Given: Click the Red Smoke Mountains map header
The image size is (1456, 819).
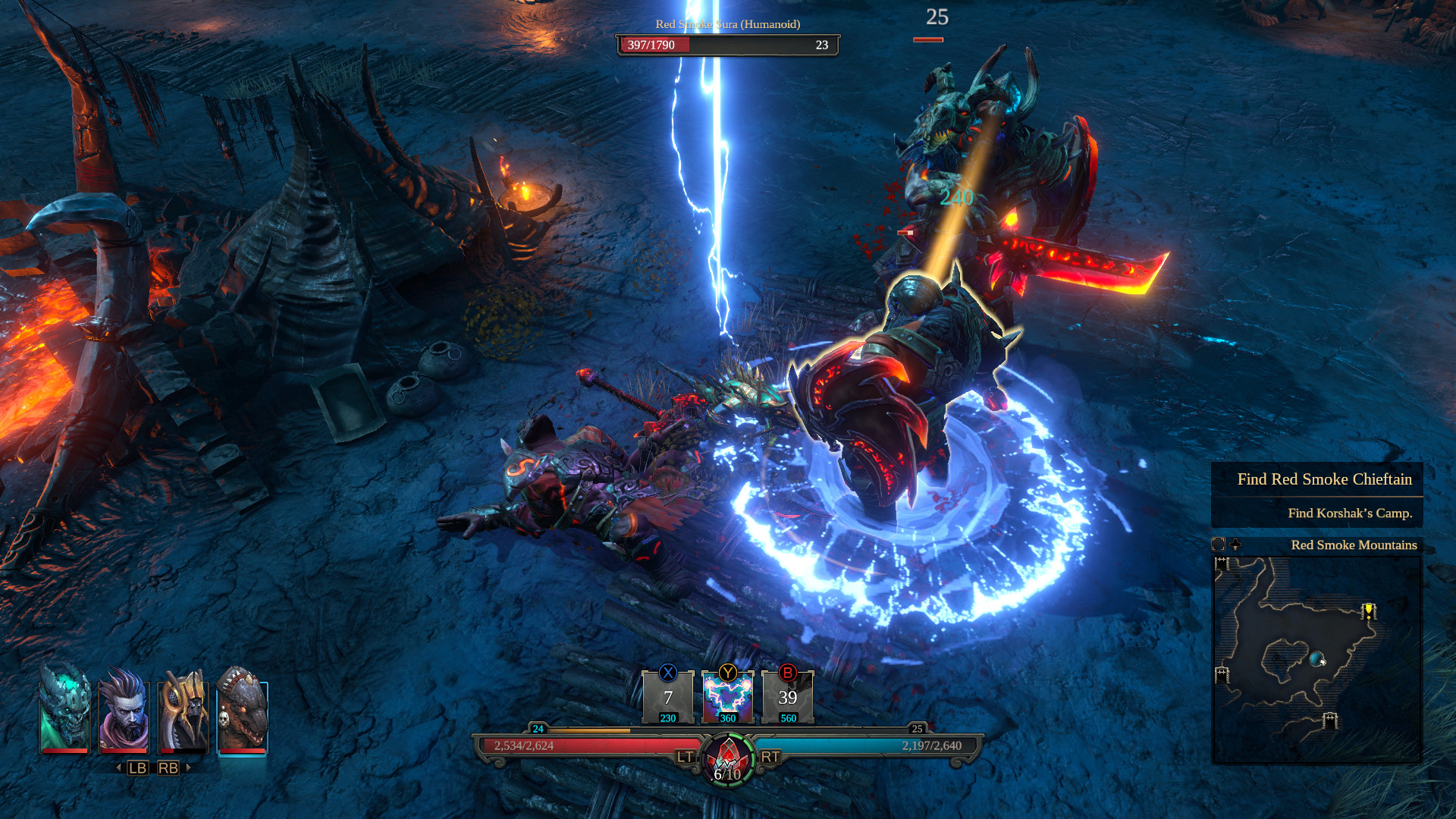Looking at the screenshot, I should coord(1354,545).
